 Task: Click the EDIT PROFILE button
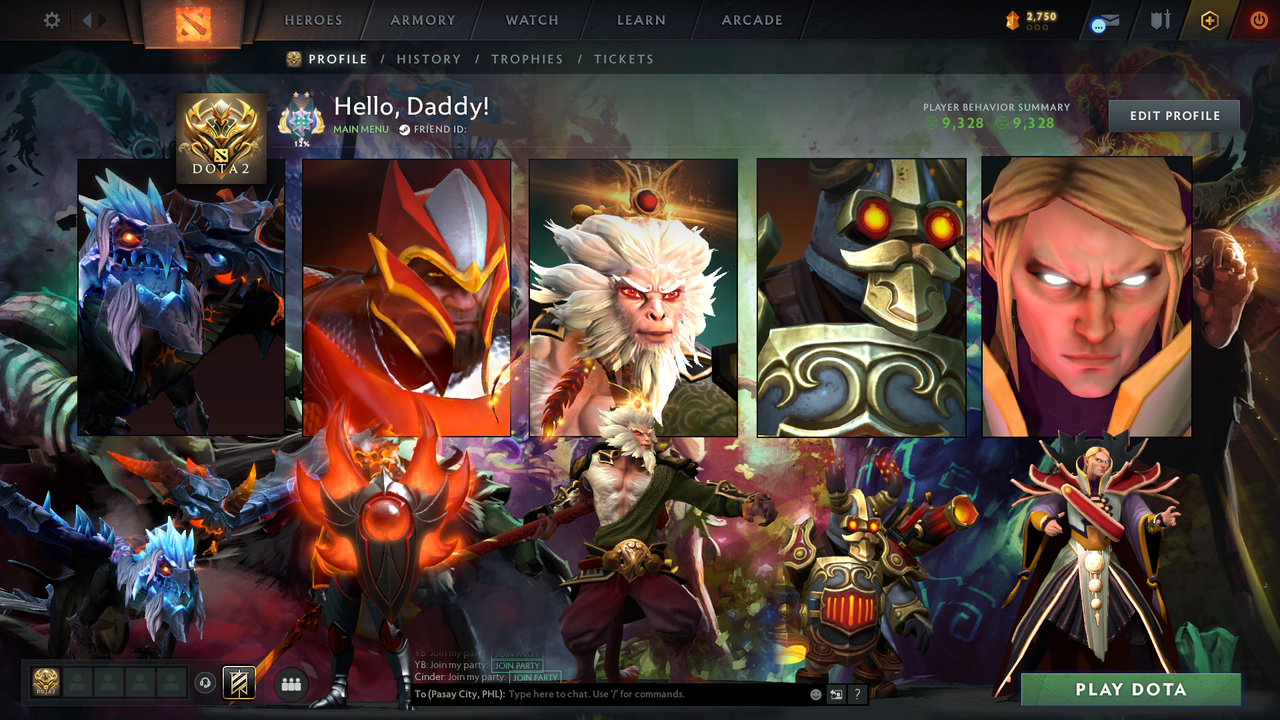click(1173, 115)
